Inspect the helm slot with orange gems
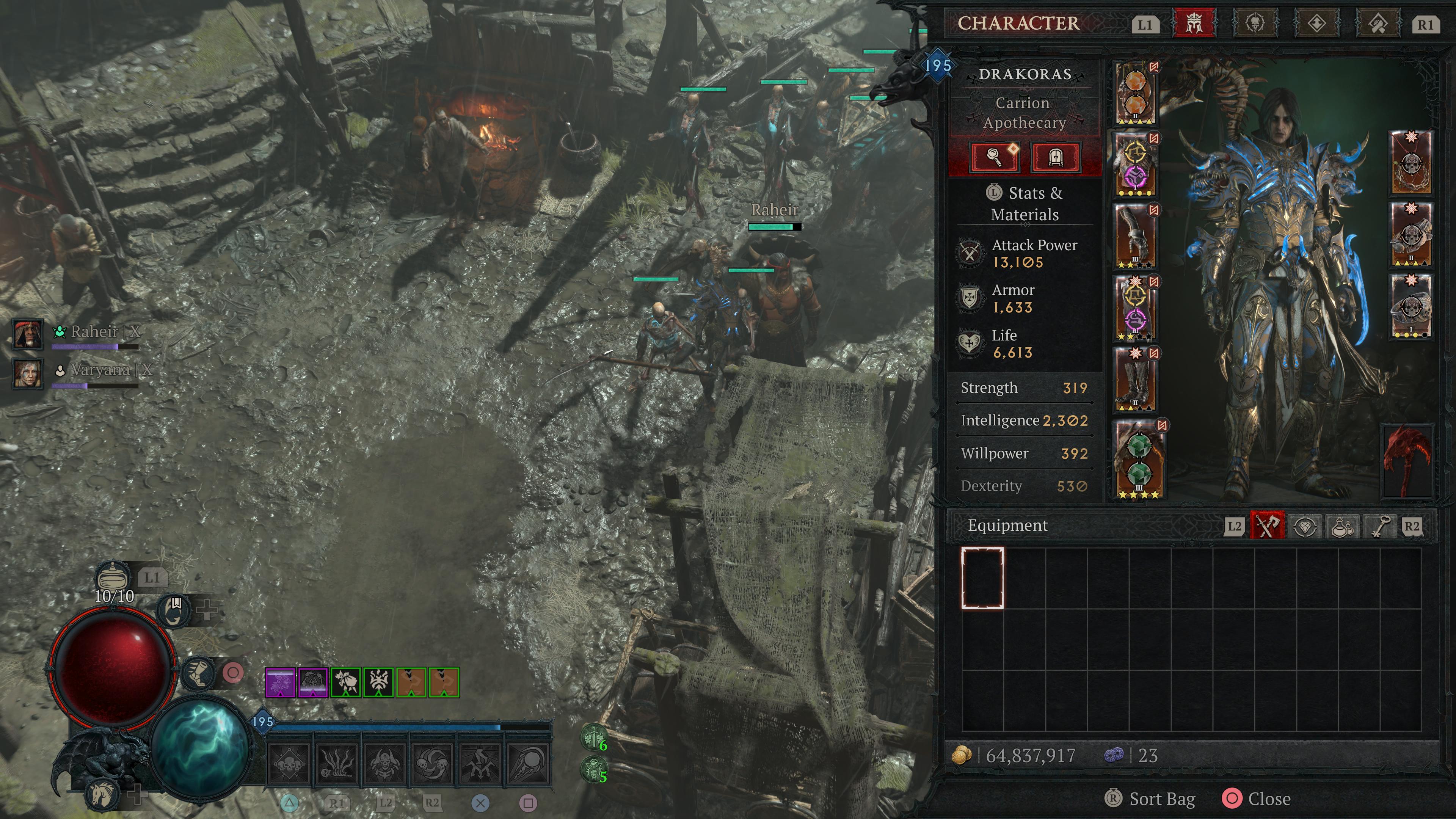 1135,93
